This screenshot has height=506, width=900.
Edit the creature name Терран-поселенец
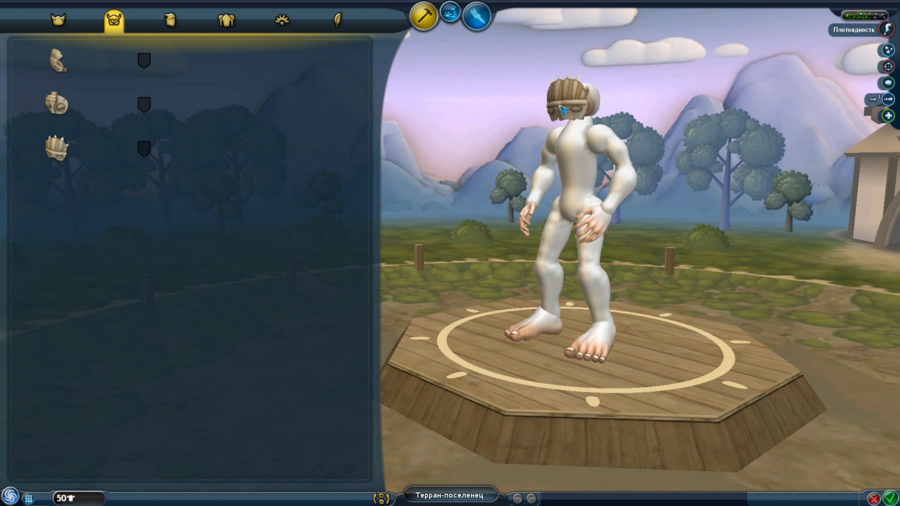click(450, 496)
